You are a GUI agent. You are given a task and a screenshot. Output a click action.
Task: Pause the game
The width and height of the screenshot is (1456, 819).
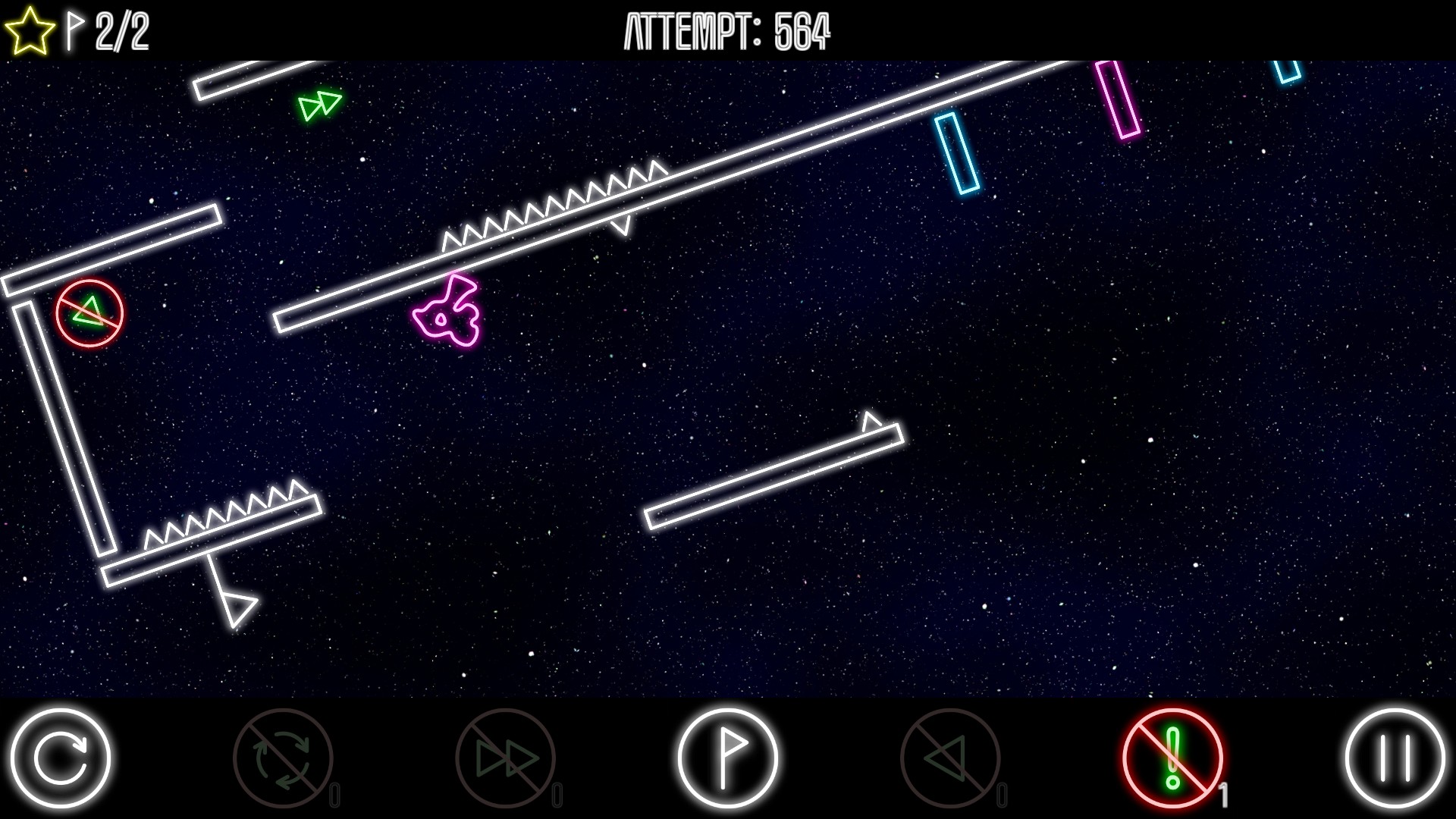pyautogui.click(x=1395, y=758)
